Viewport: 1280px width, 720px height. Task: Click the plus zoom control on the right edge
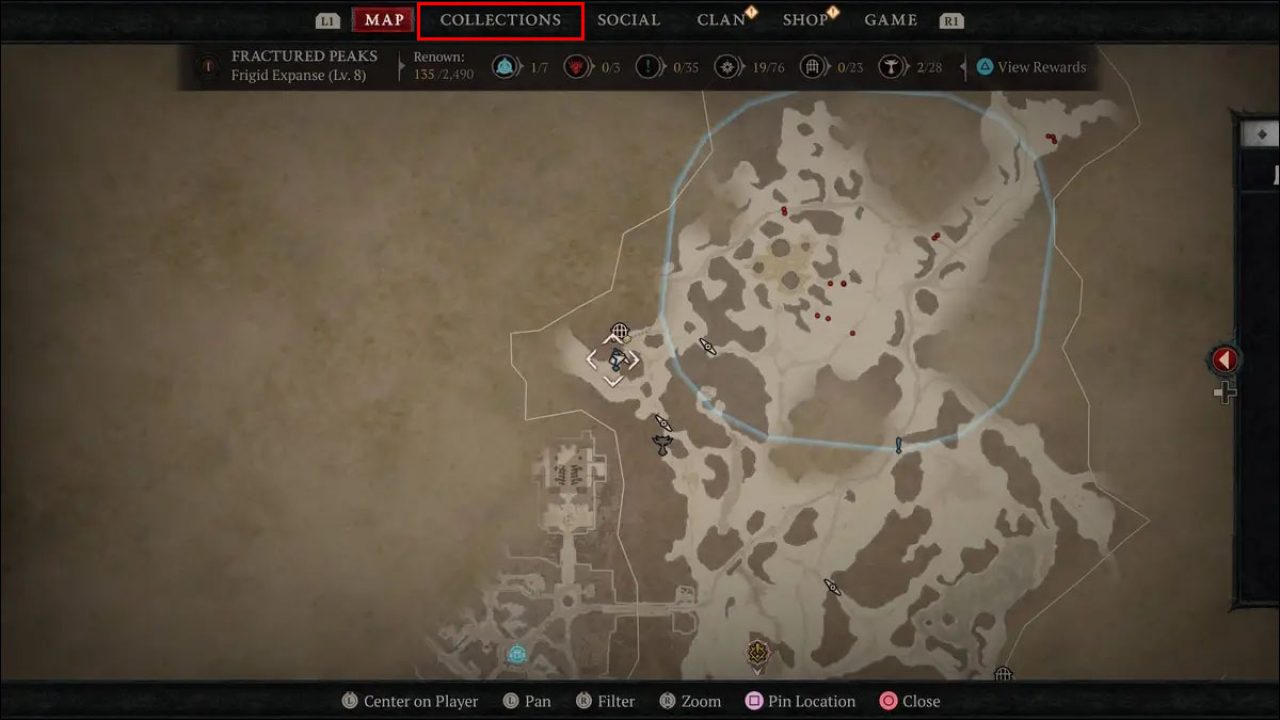[1225, 393]
